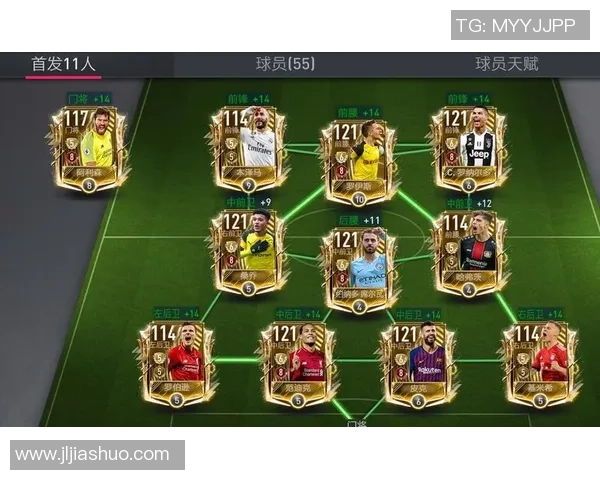This screenshot has width=600, height=480.
Task: Choose Havertz's 114 Leverkusen card
Action: [468, 251]
